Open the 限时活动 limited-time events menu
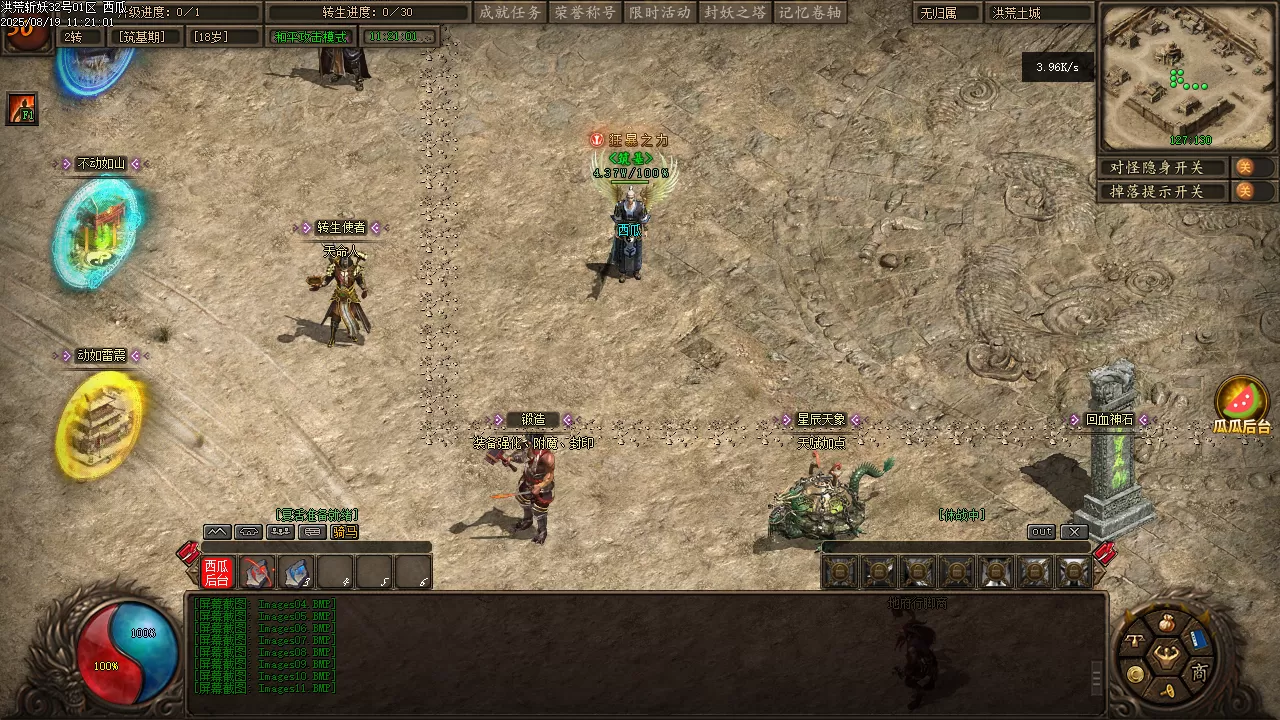Screen dimensions: 1280x720 point(660,13)
